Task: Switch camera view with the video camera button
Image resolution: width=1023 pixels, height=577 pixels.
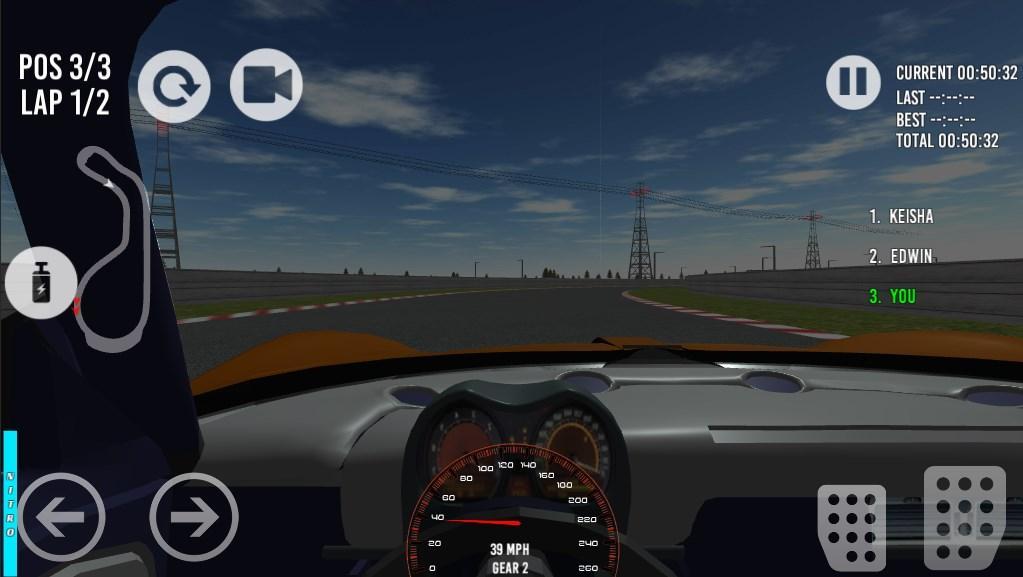Action: [266, 85]
